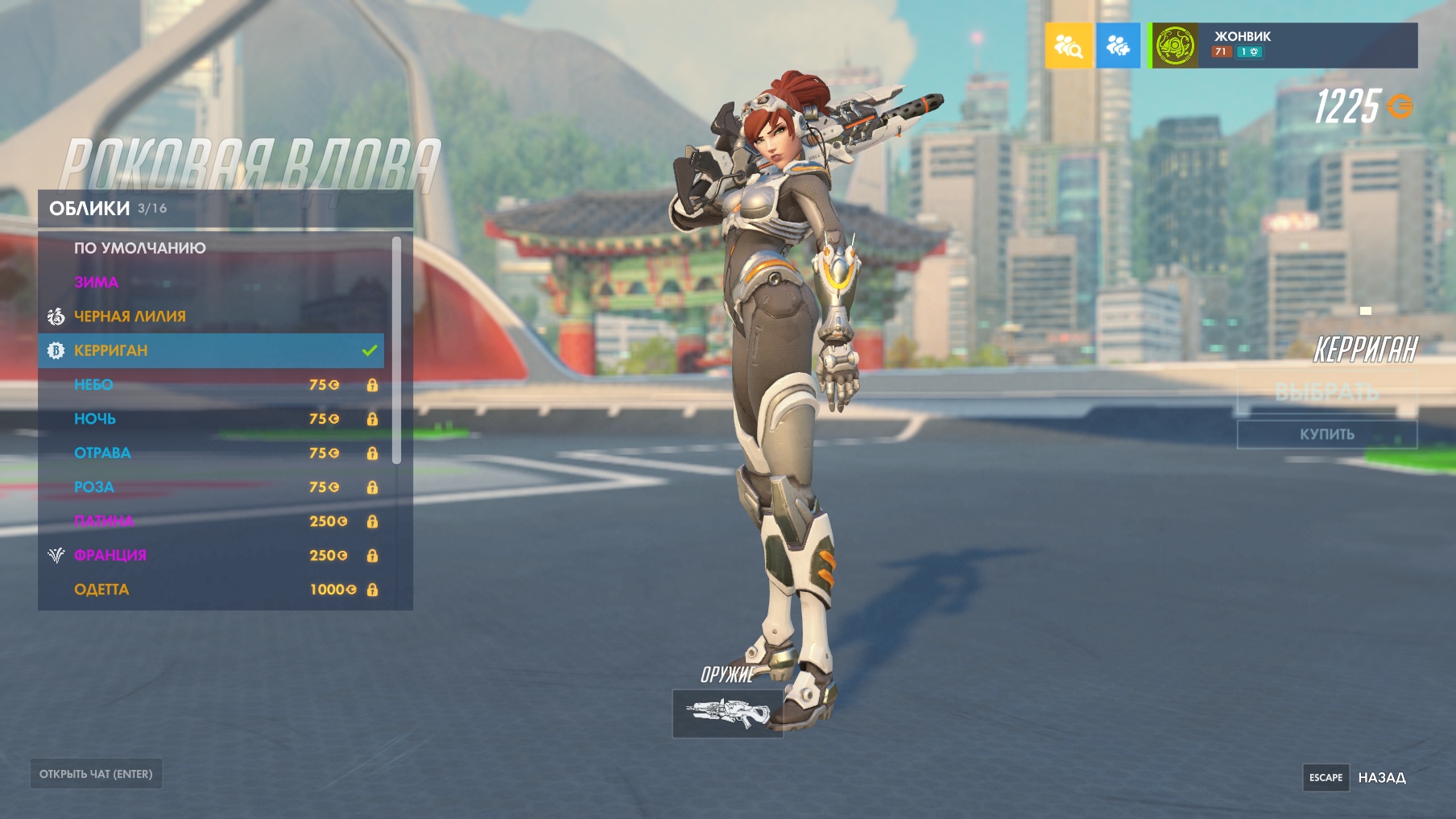Open the yellow find-group icon
This screenshot has width=1456, height=819.
[x=1069, y=46]
